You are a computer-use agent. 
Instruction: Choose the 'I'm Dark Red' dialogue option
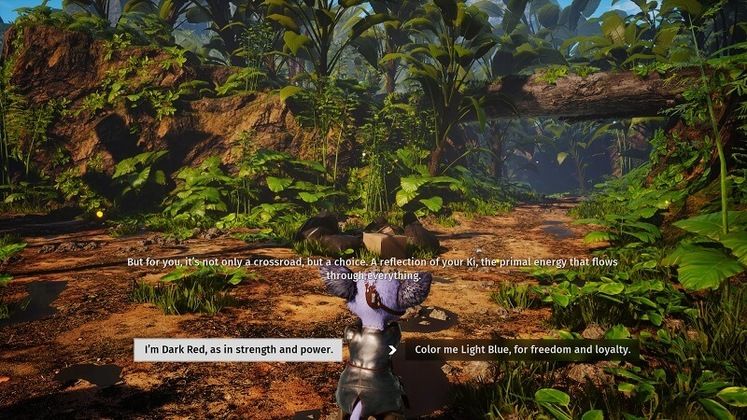tap(238, 350)
